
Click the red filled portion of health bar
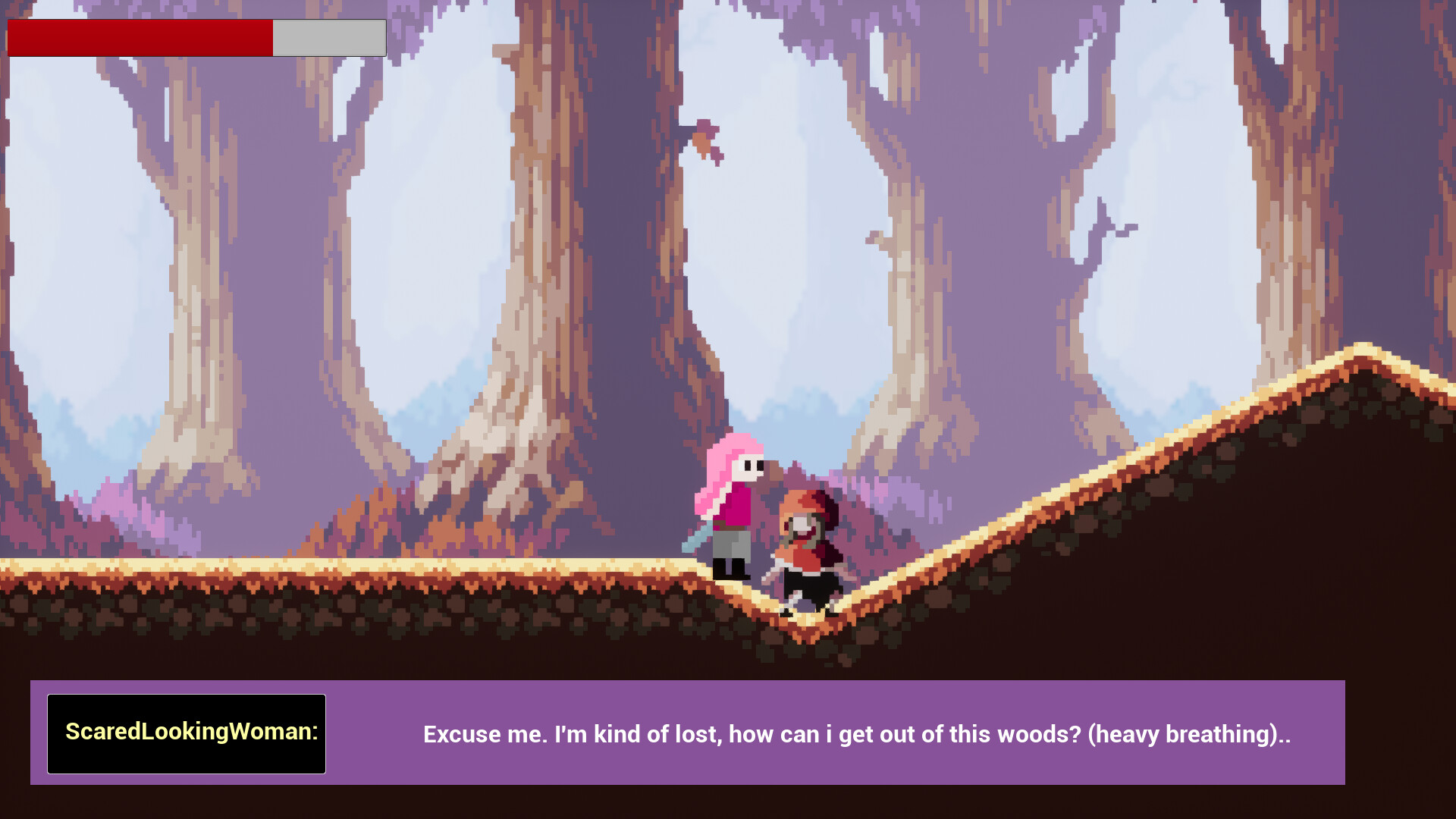pos(136,36)
